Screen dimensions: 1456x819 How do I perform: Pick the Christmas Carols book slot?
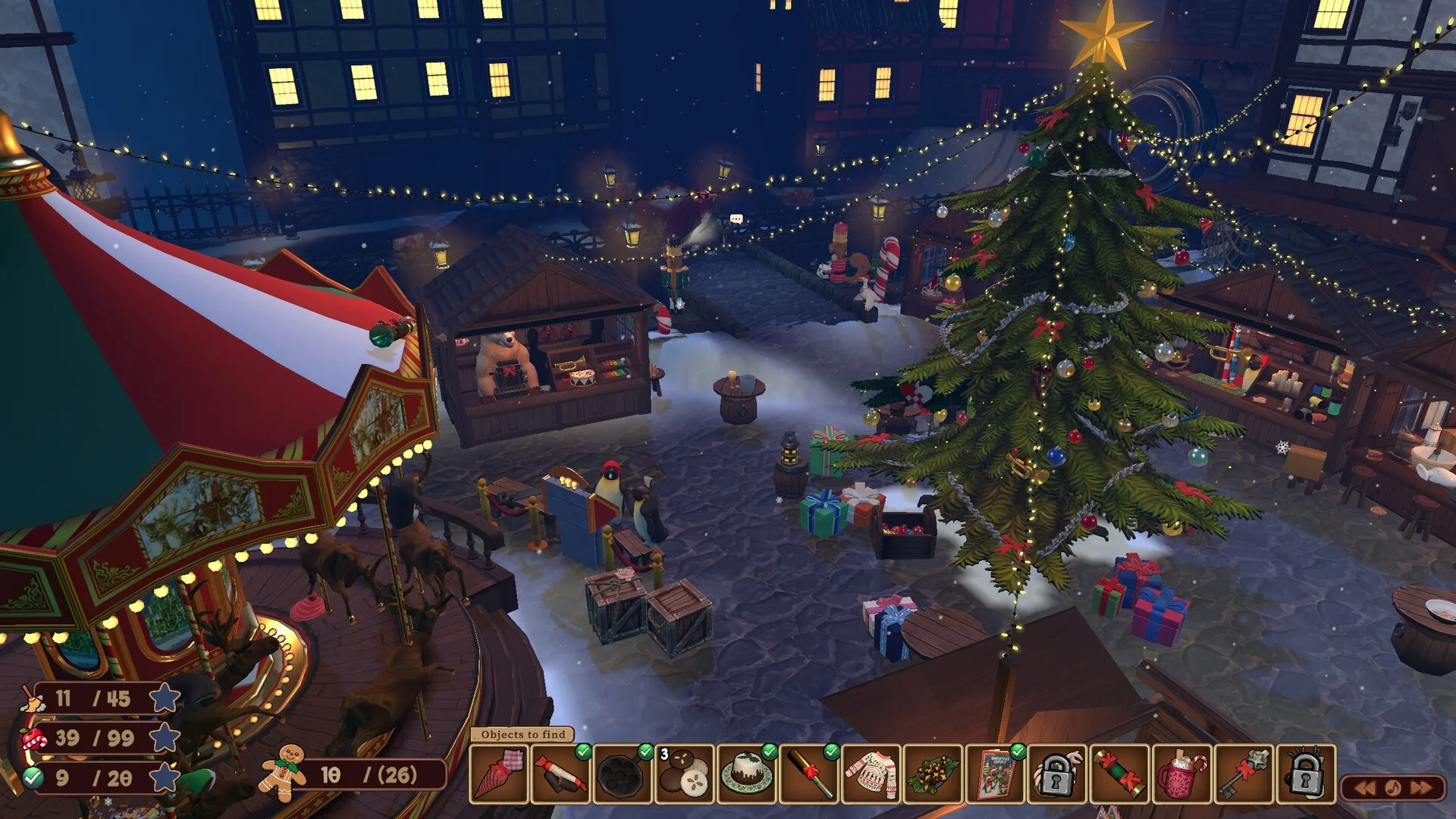pos(996,774)
